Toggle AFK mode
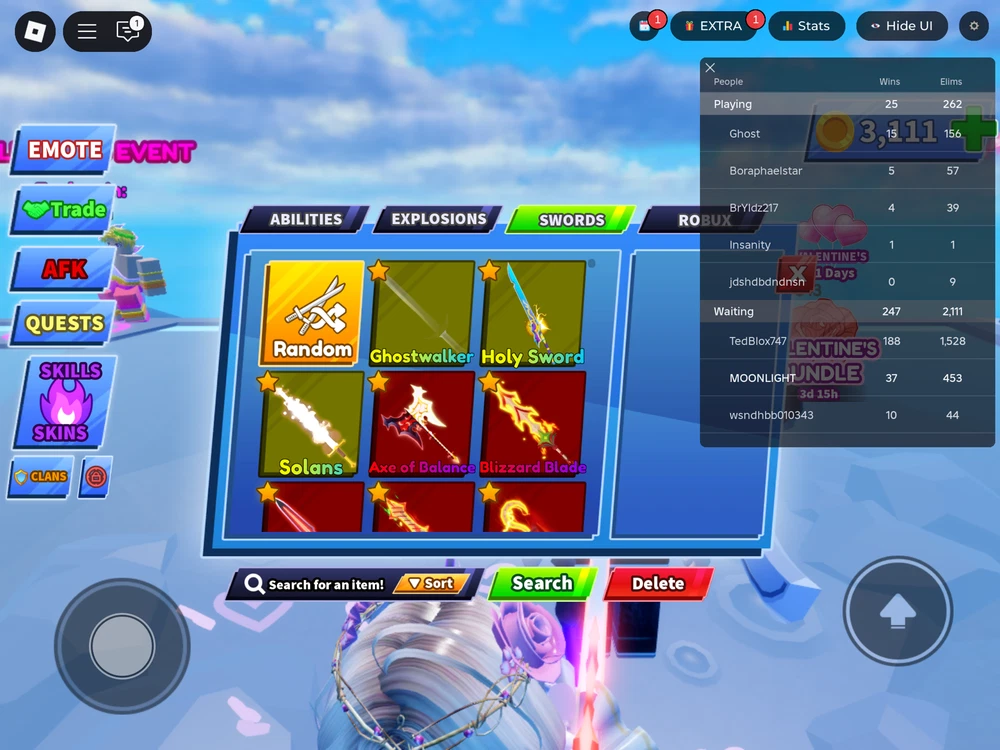The width and height of the screenshot is (1000, 750). click(64, 269)
